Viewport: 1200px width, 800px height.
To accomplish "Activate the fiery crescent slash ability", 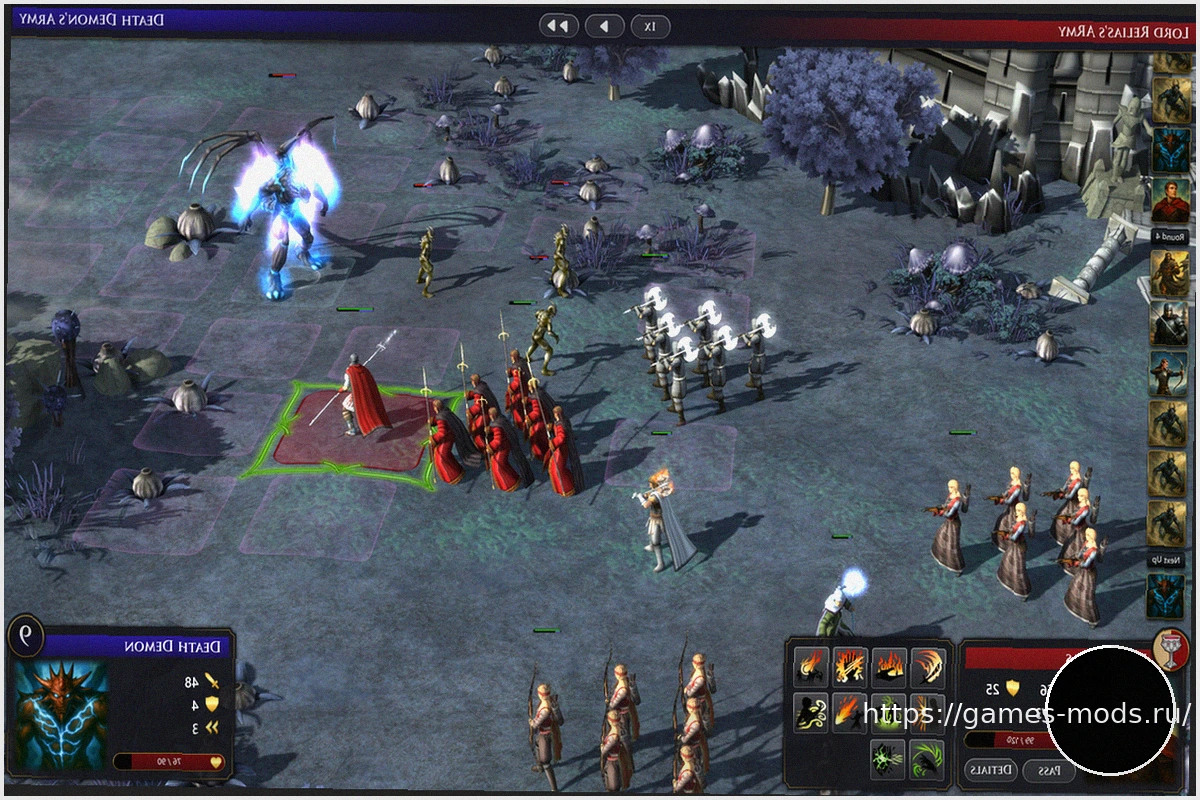I will 928,666.
